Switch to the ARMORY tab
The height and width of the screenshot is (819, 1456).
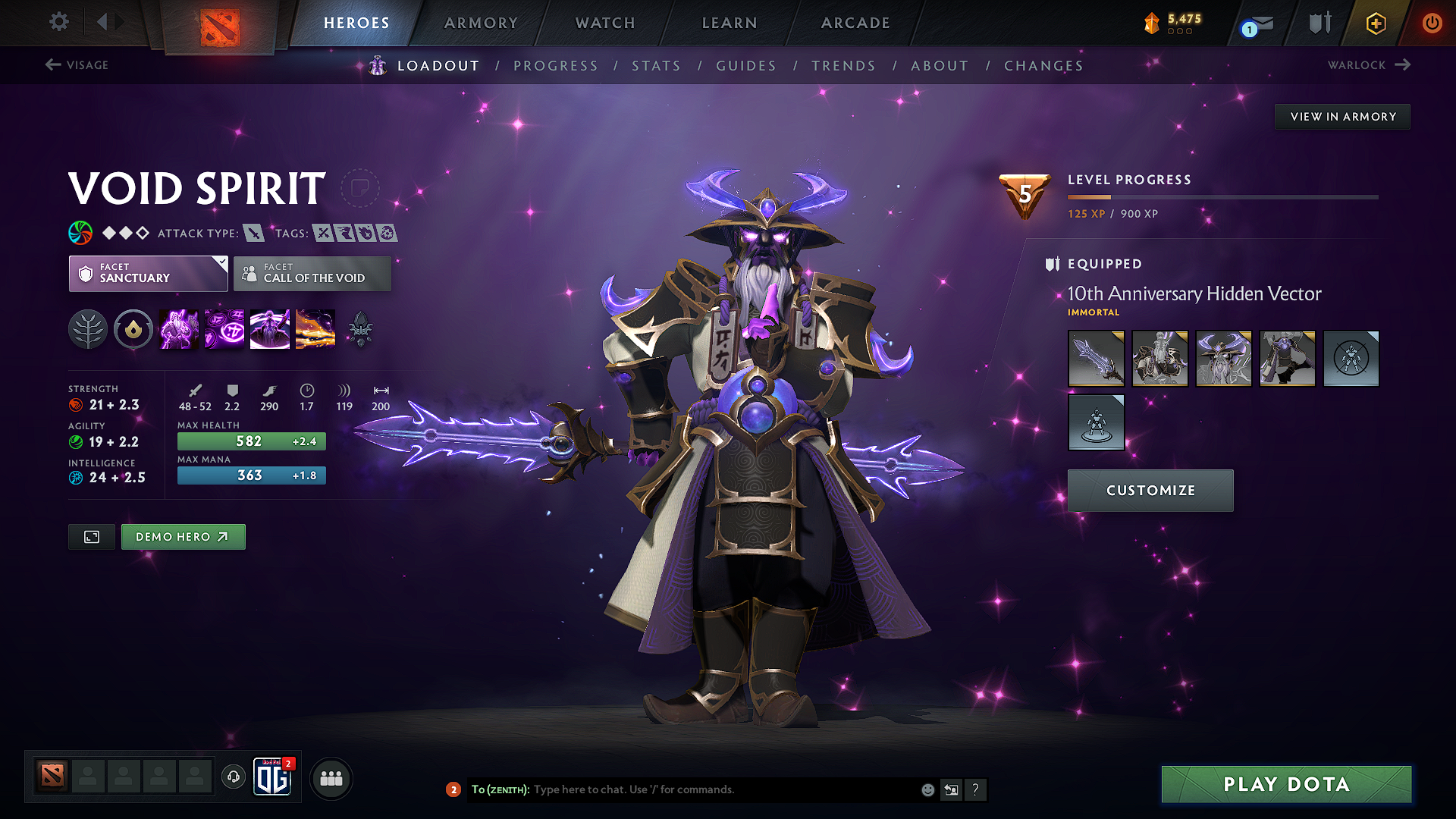tap(480, 23)
